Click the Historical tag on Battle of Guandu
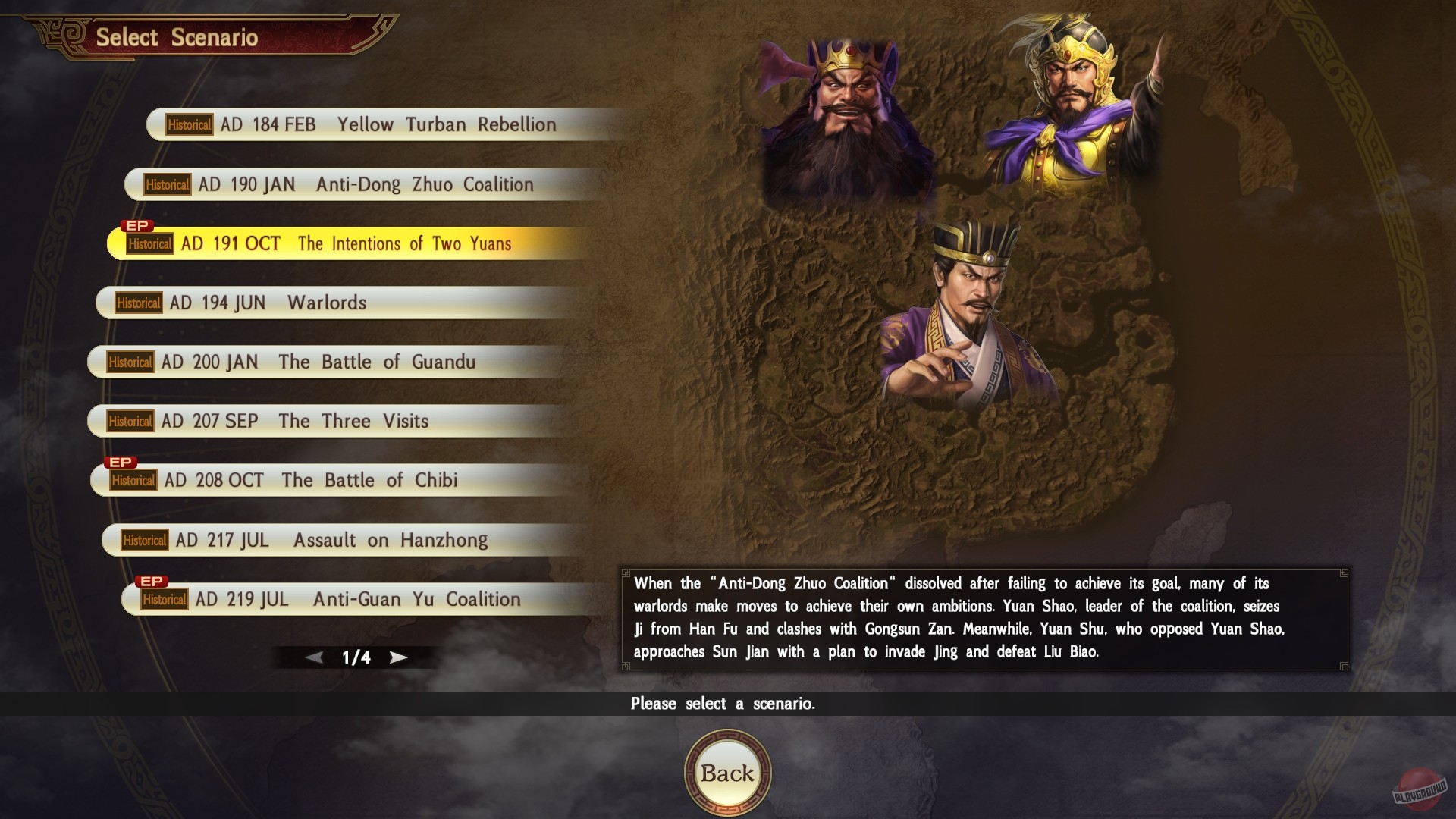Viewport: 1456px width, 819px height. 130,362
